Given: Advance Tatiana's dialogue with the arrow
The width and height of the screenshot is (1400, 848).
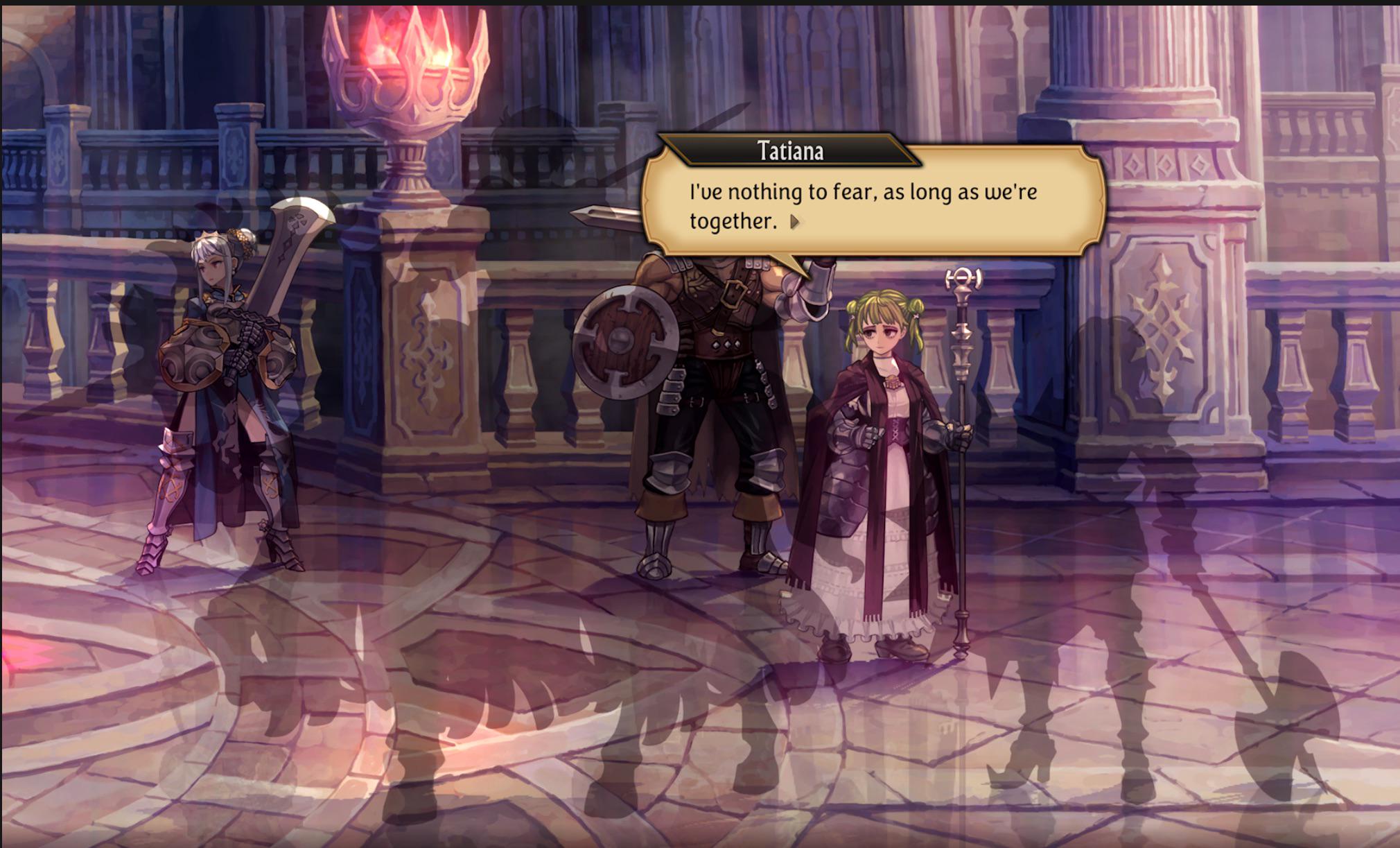Looking at the screenshot, I should [795, 222].
